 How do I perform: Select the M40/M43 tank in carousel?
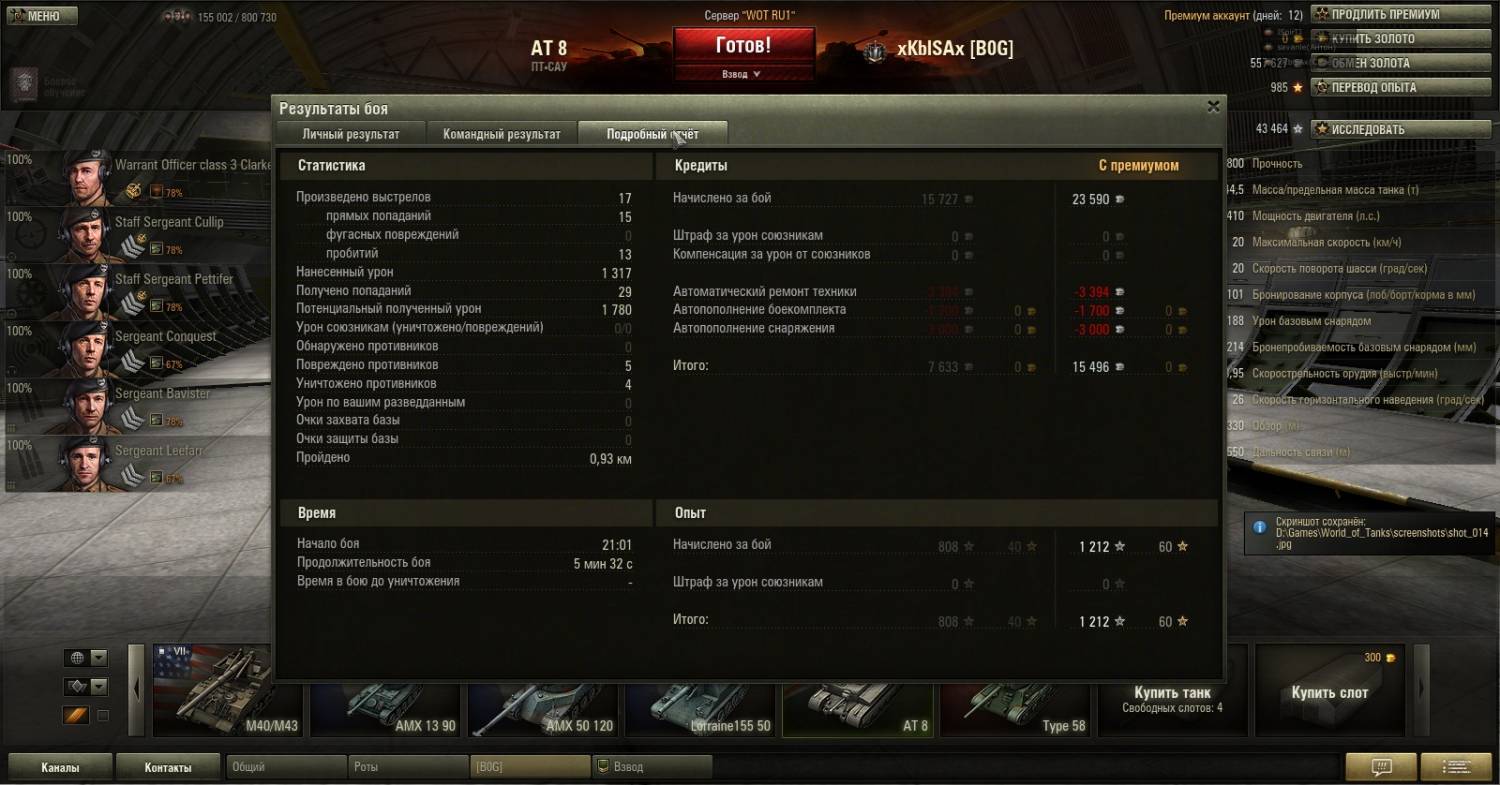tap(227, 692)
